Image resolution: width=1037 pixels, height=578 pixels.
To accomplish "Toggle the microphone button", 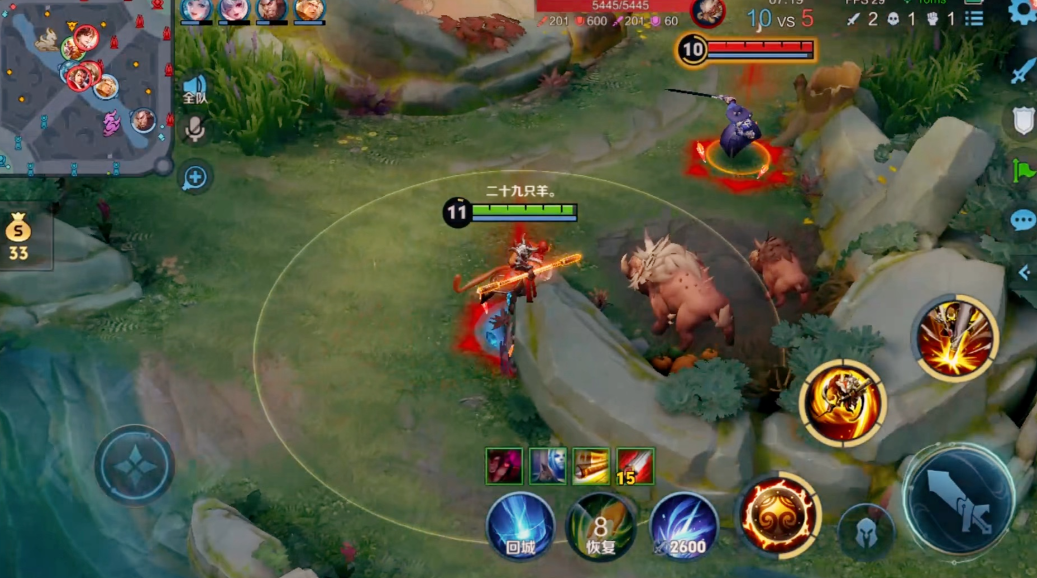I will (x=194, y=128).
